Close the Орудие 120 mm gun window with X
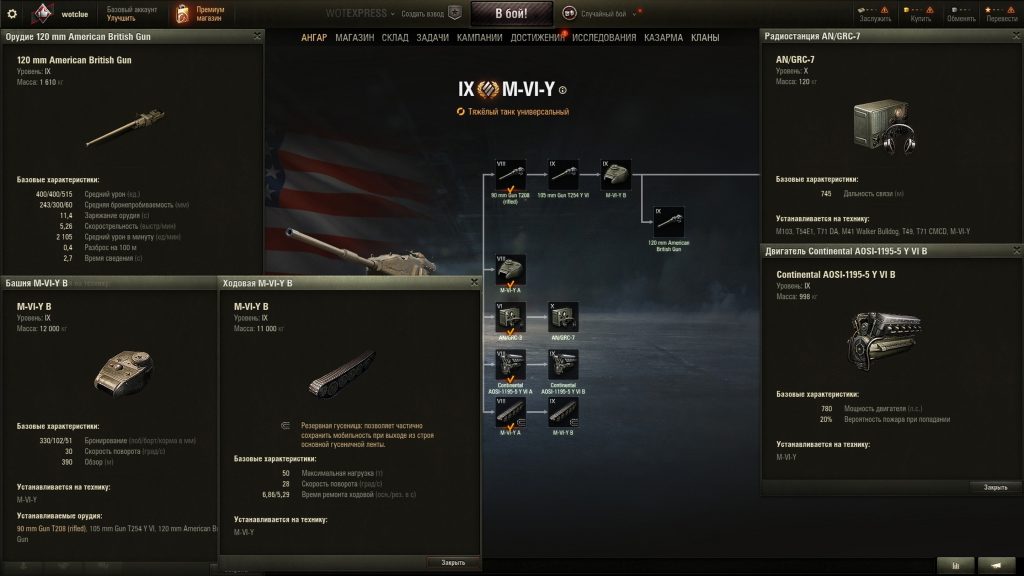This screenshot has width=1024, height=576. coord(257,36)
